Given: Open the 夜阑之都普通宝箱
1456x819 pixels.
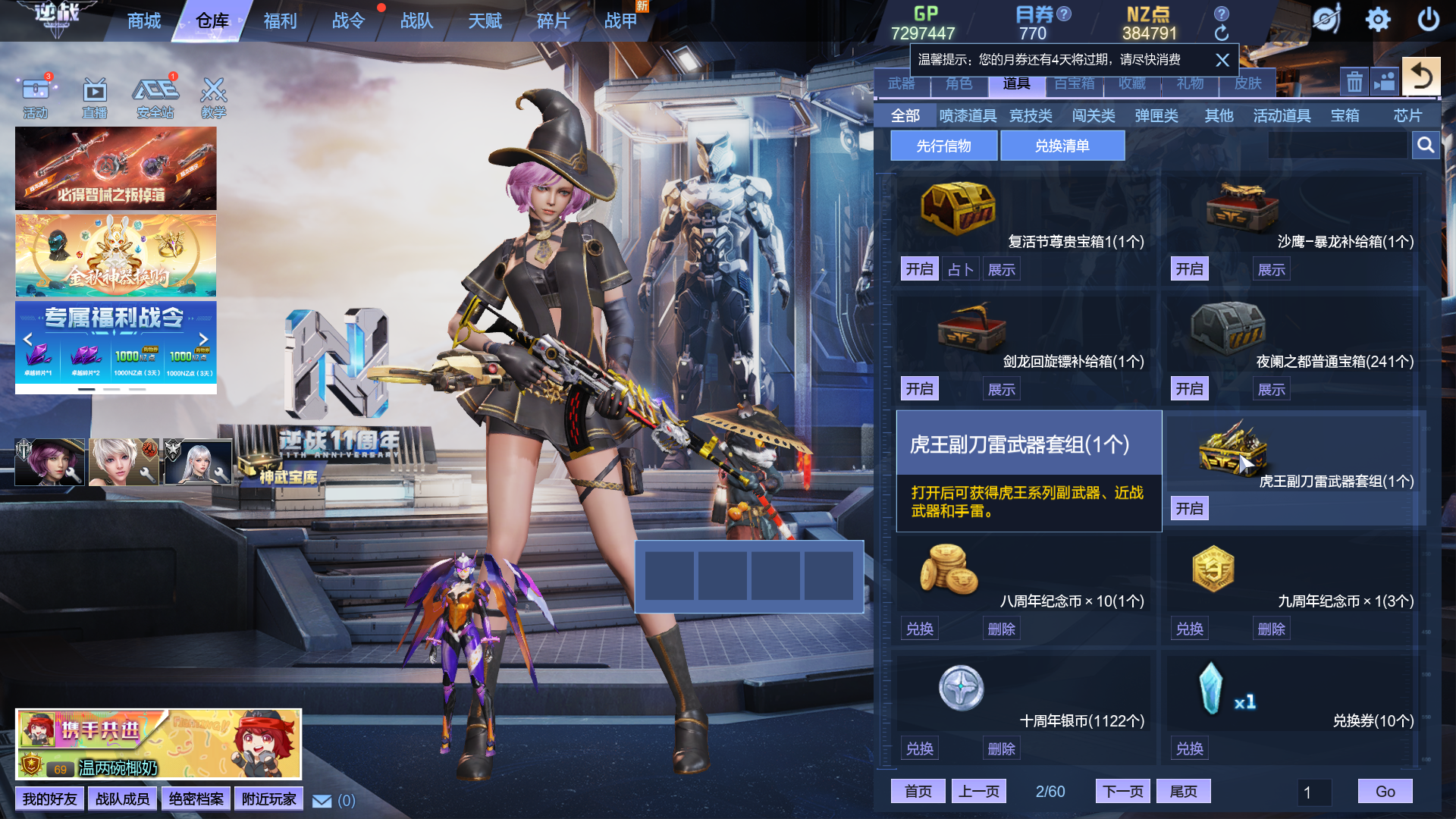Looking at the screenshot, I should pyautogui.click(x=1189, y=389).
